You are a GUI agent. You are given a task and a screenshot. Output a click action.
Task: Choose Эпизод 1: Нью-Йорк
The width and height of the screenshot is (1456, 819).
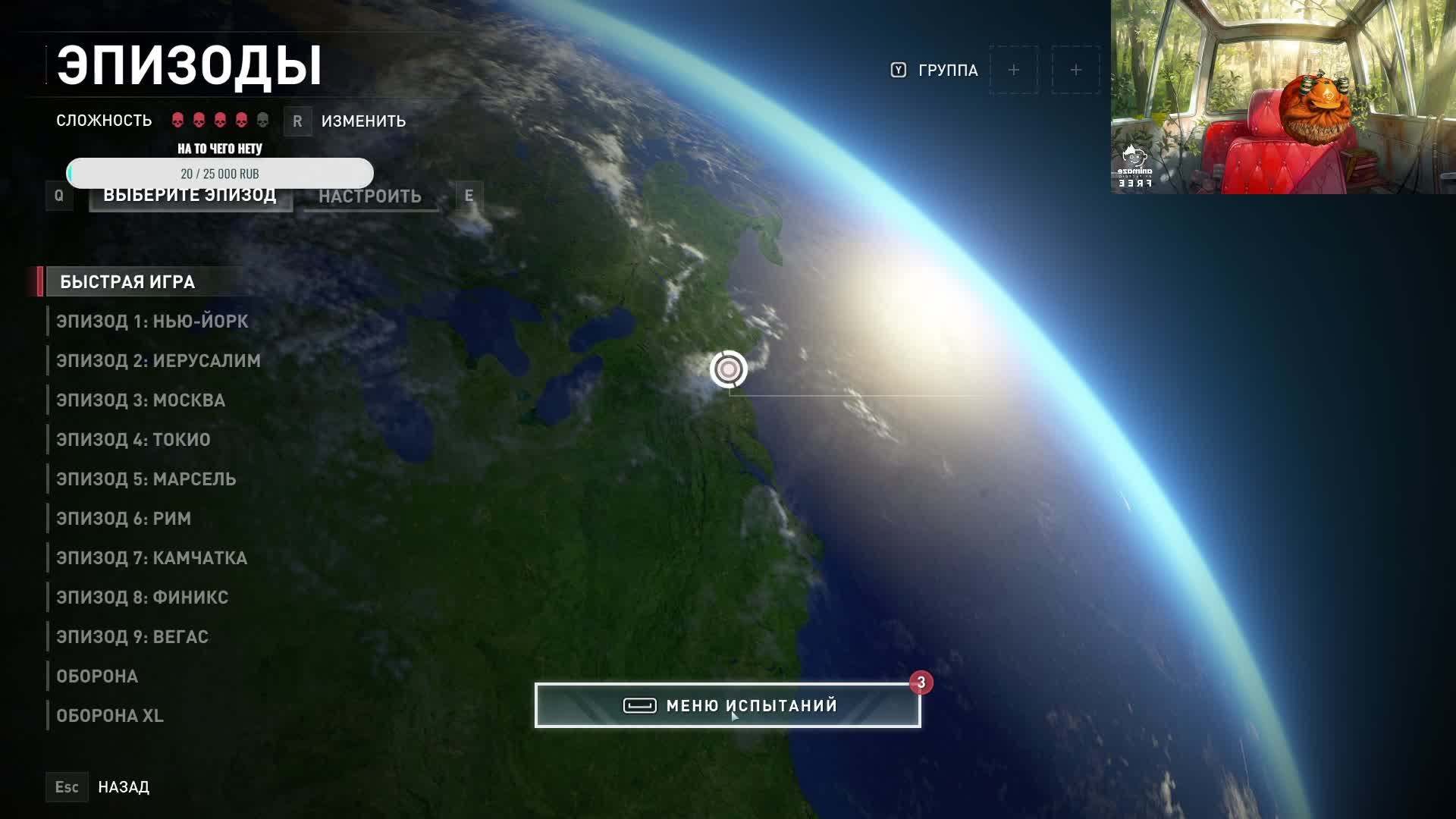coord(152,322)
